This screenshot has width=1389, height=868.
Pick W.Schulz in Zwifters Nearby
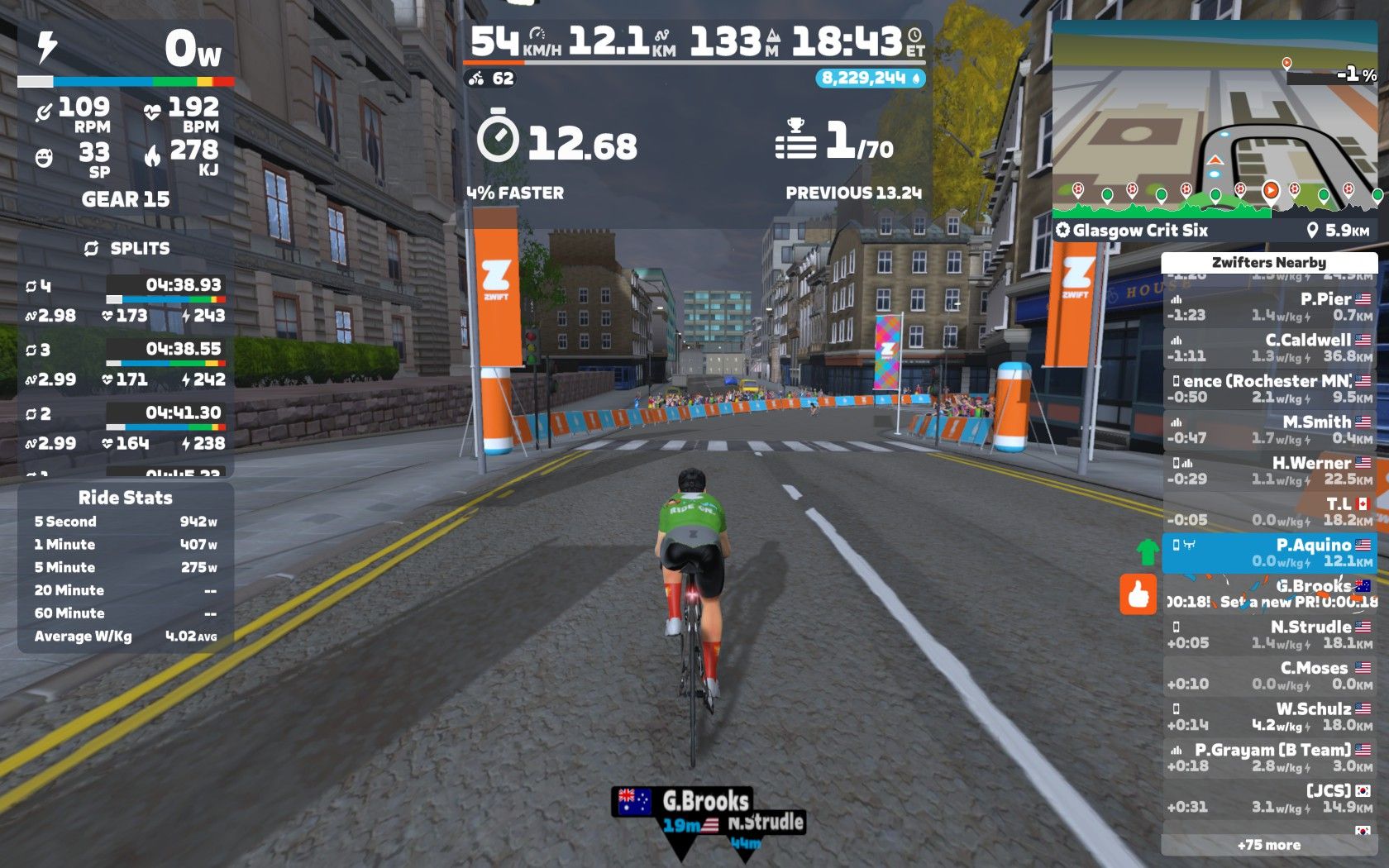point(1269,717)
